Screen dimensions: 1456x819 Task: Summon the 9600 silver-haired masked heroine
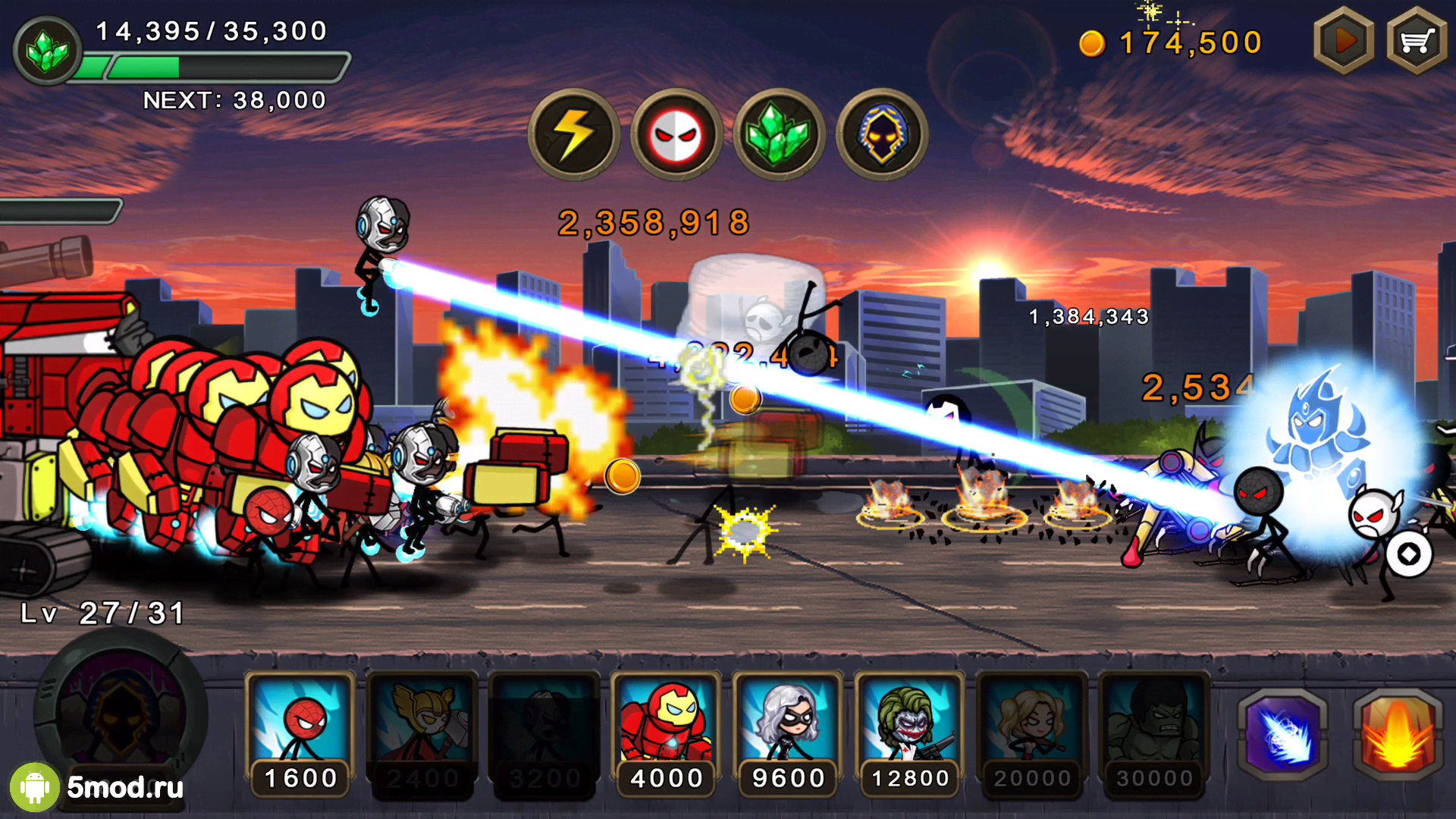[x=789, y=732]
